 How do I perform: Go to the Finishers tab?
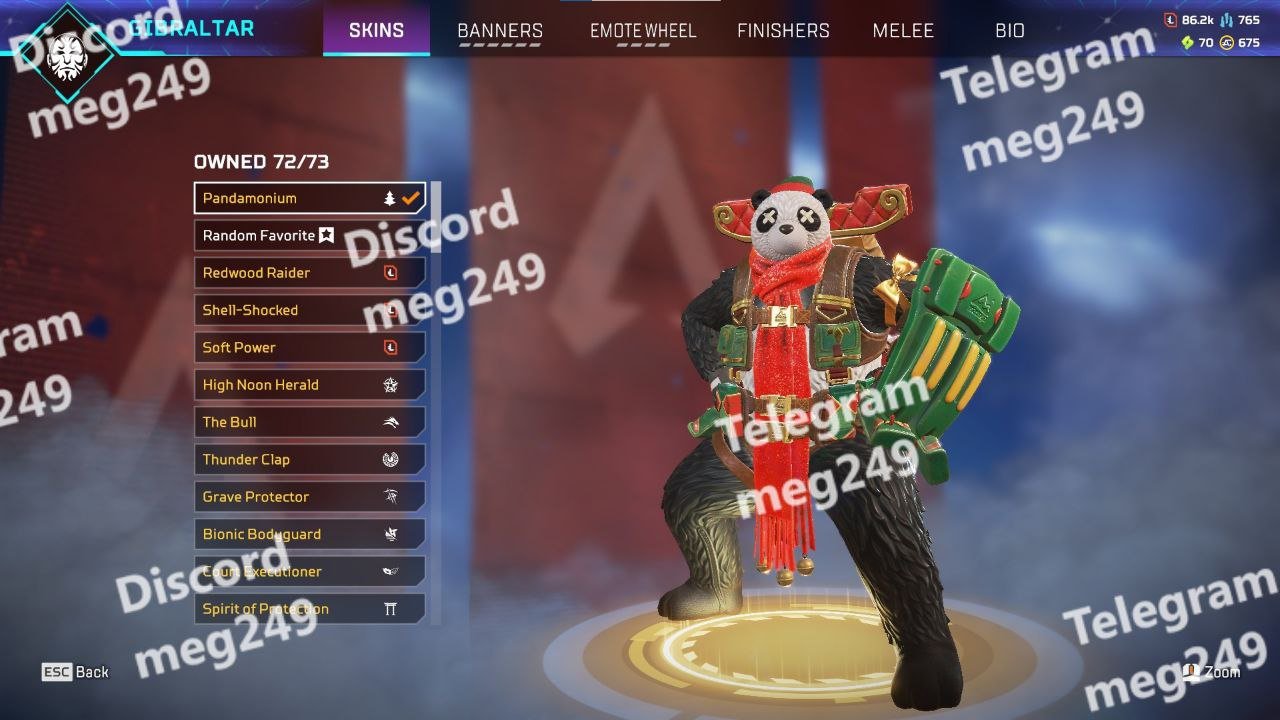coord(783,31)
